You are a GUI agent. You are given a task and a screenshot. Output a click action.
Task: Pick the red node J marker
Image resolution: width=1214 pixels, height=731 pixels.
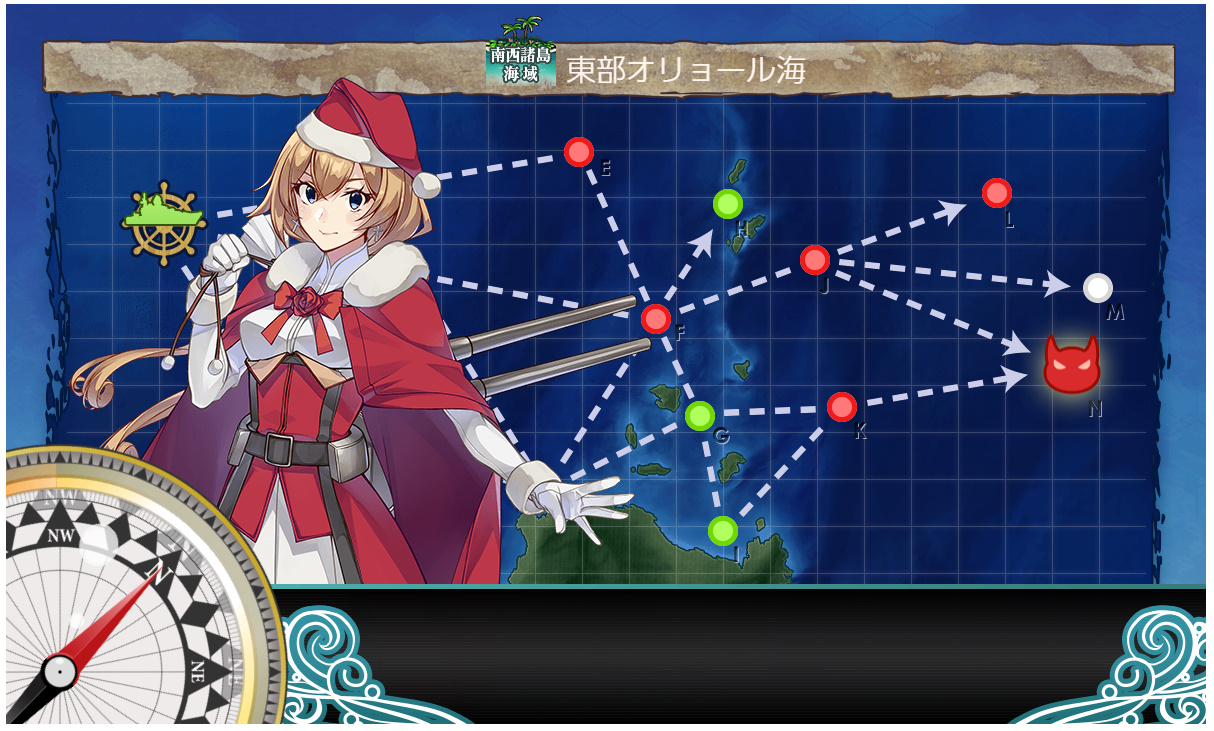pos(815,260)
